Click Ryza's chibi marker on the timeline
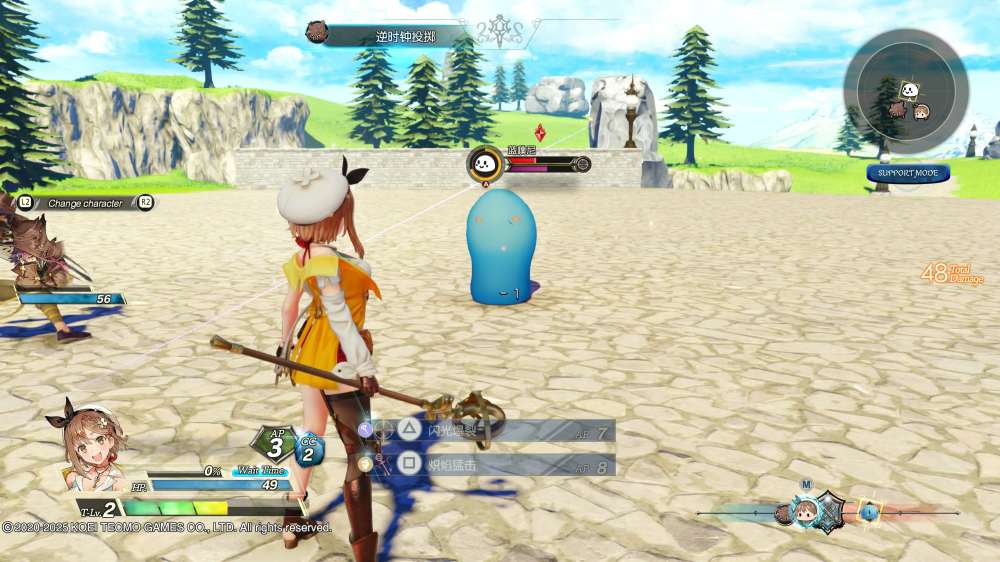Screen dimensions: 1000x562 [805, 512]
